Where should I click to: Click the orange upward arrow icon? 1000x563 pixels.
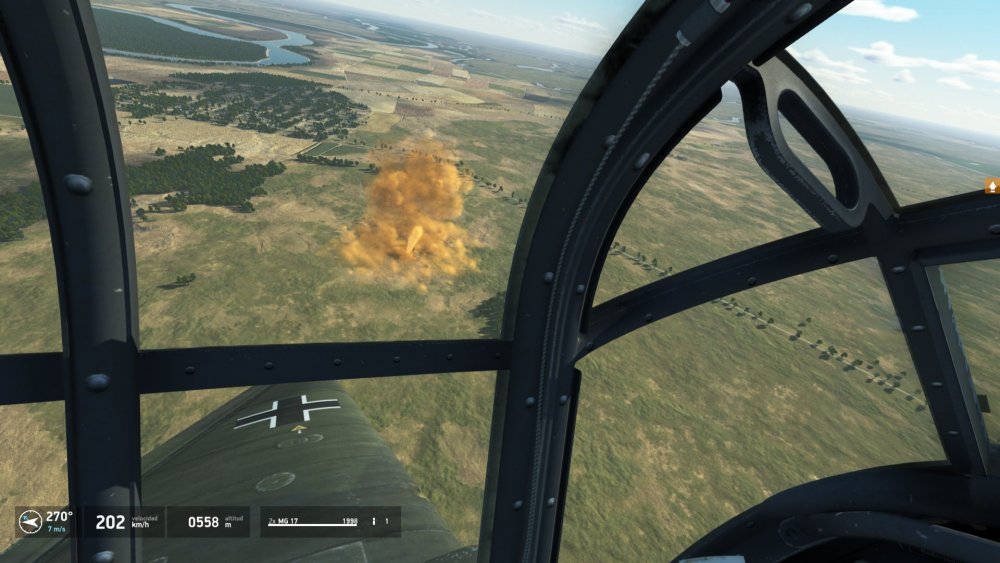[992, 186]
